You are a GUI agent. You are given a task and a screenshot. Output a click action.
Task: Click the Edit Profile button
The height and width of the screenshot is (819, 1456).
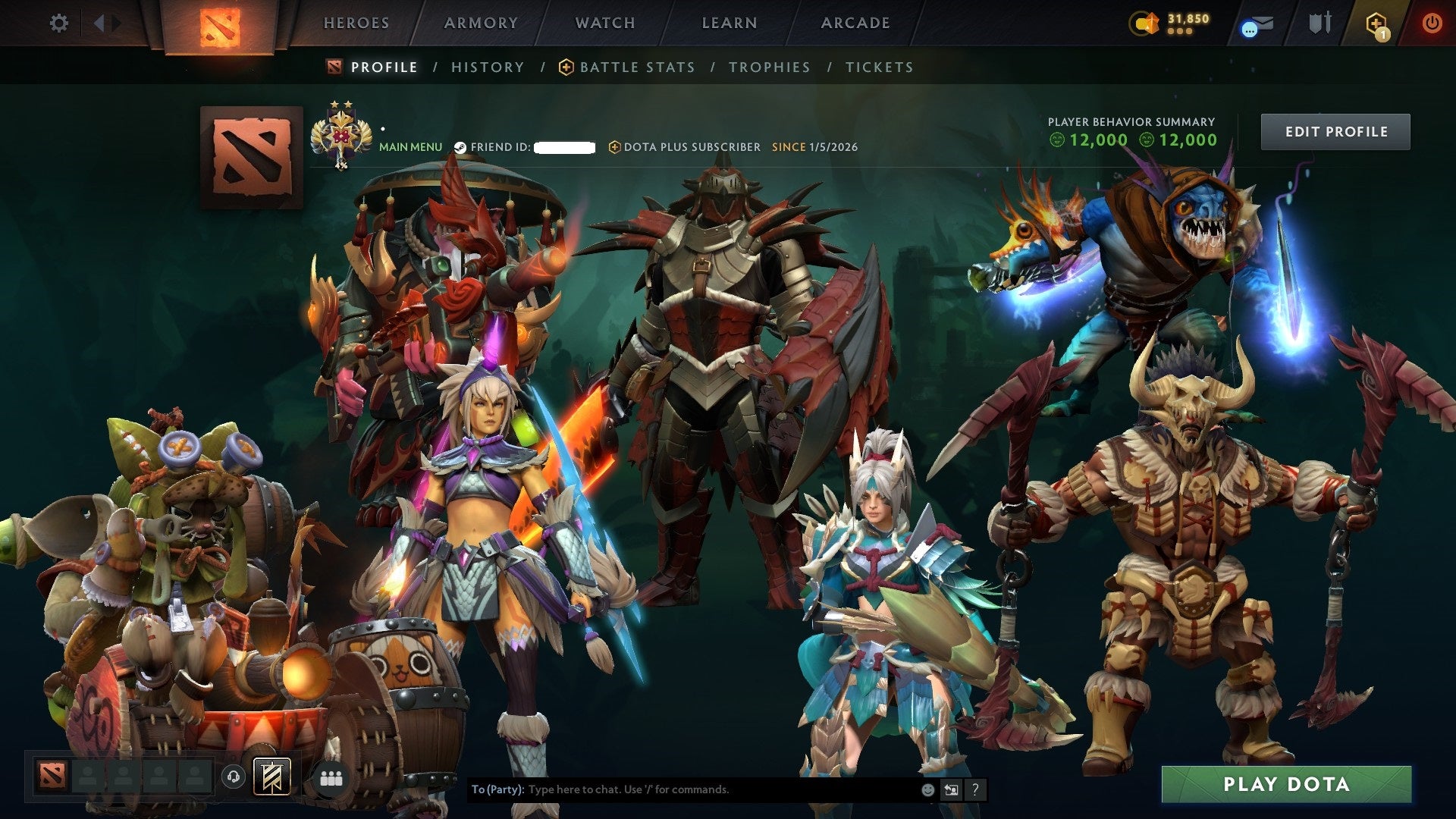[1335, 130]
